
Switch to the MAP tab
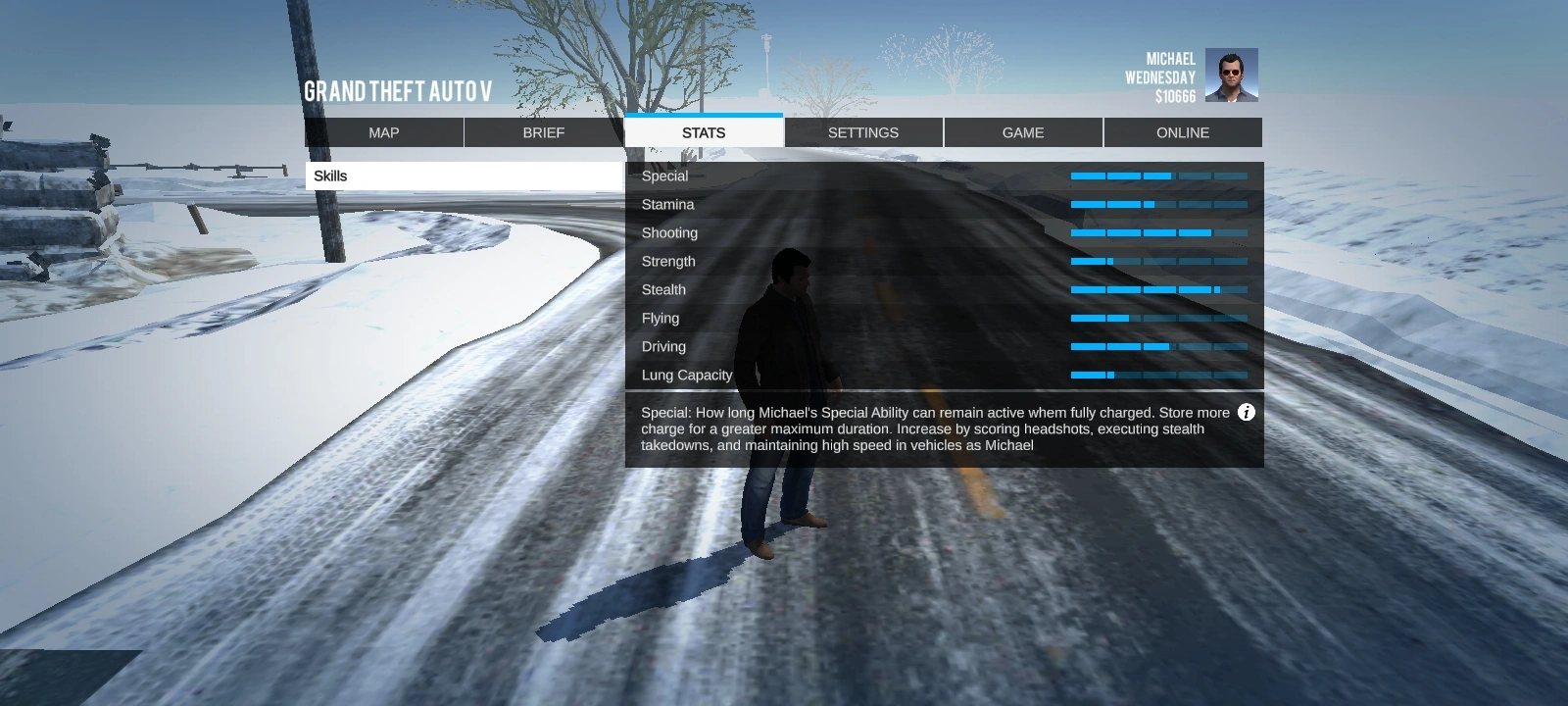(383, 132)
